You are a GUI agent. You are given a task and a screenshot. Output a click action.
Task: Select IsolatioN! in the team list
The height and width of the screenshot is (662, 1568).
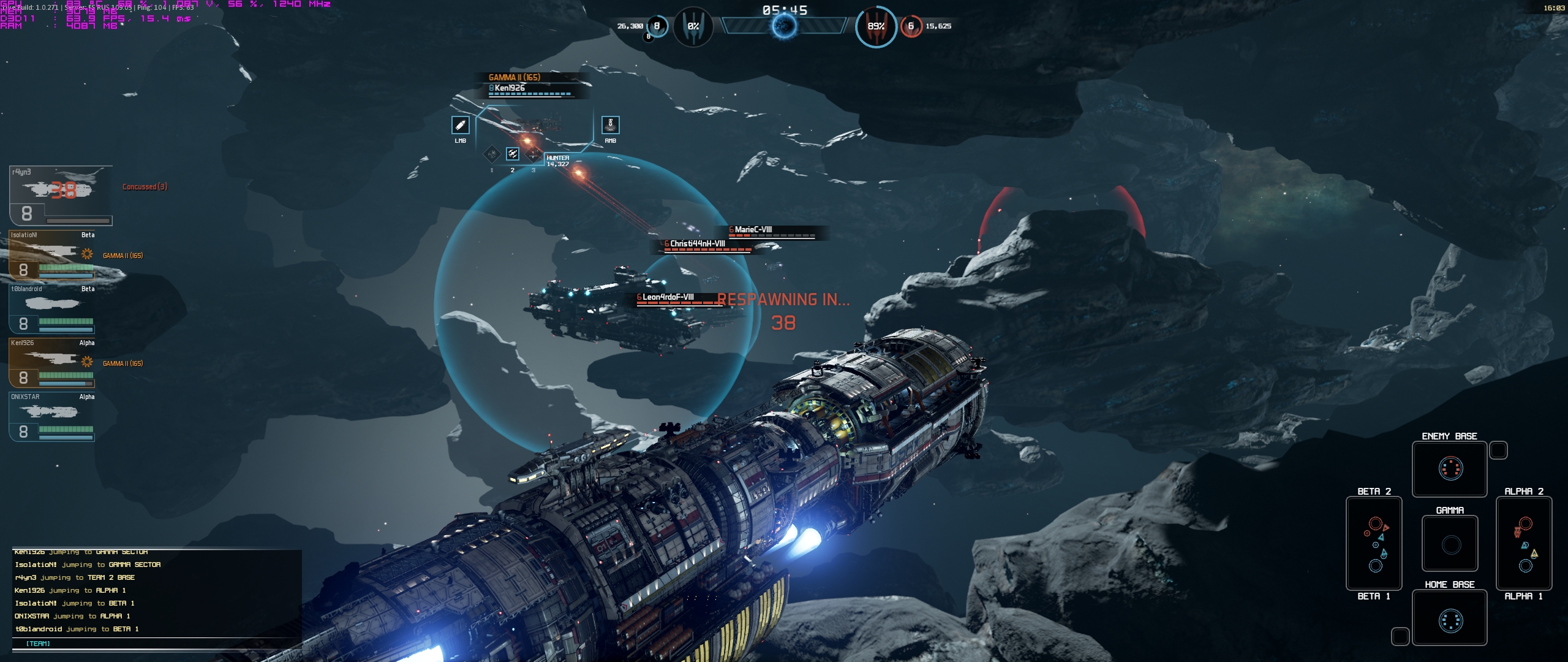point(52,255)
